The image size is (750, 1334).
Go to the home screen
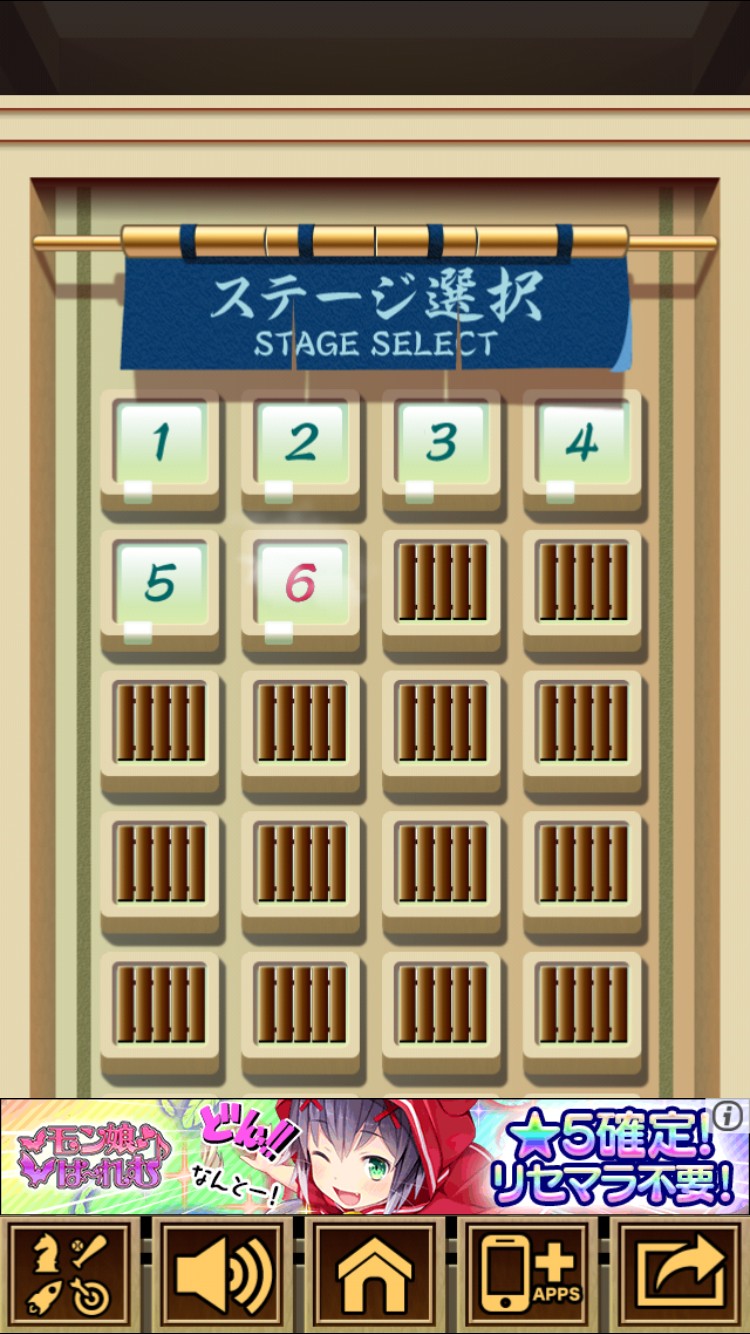(375, 1275)
